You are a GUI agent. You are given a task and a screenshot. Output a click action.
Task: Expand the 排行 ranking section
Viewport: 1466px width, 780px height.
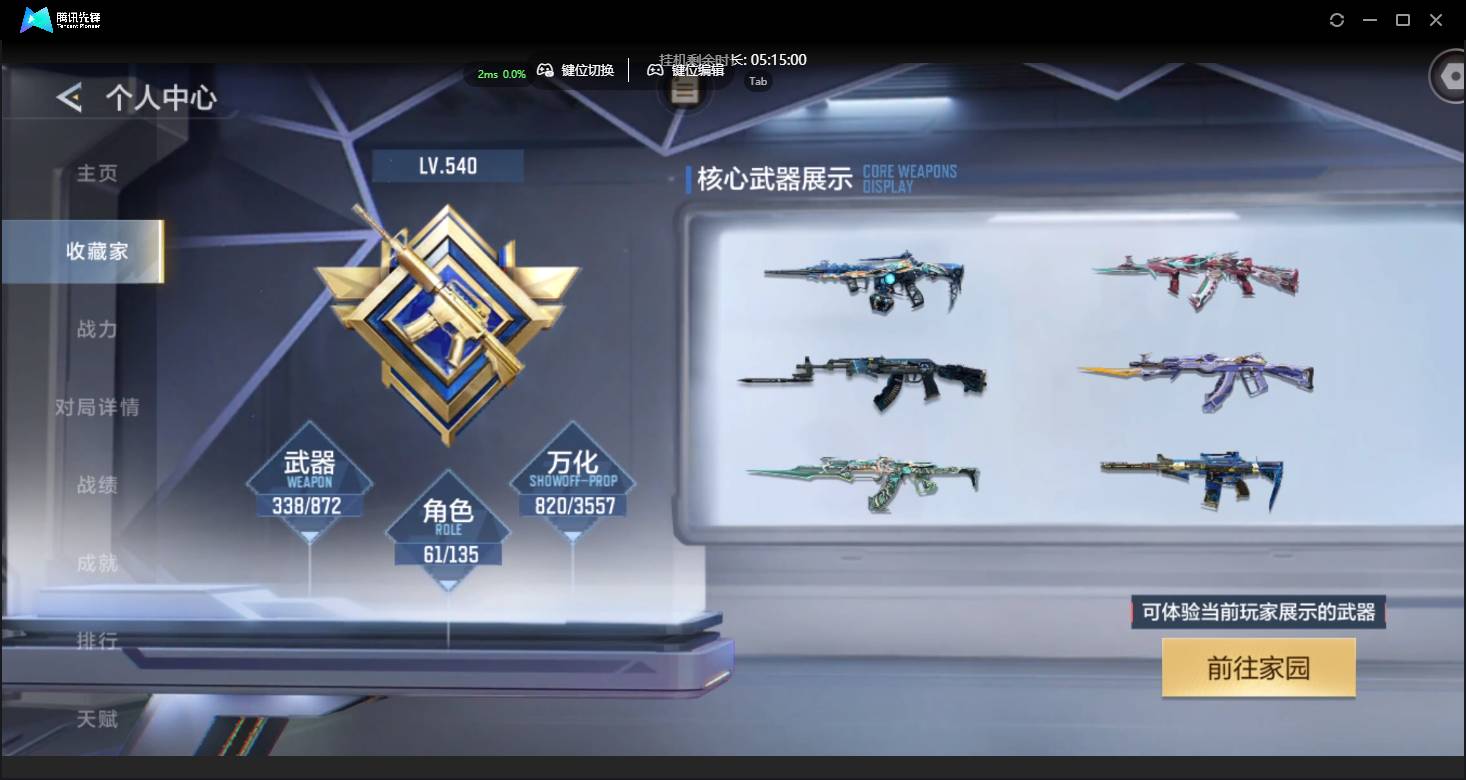click(95, 642)
